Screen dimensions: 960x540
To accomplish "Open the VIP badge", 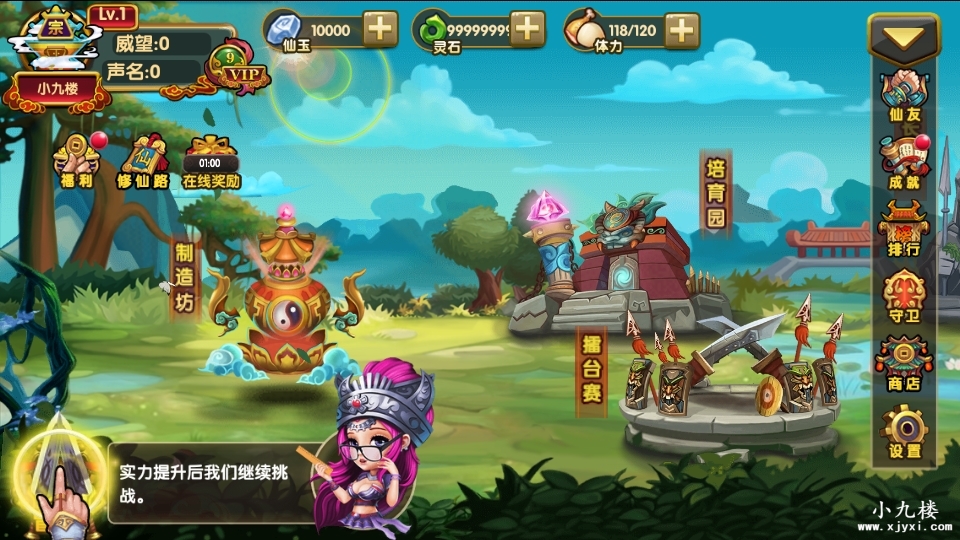I will coord(238,70).
